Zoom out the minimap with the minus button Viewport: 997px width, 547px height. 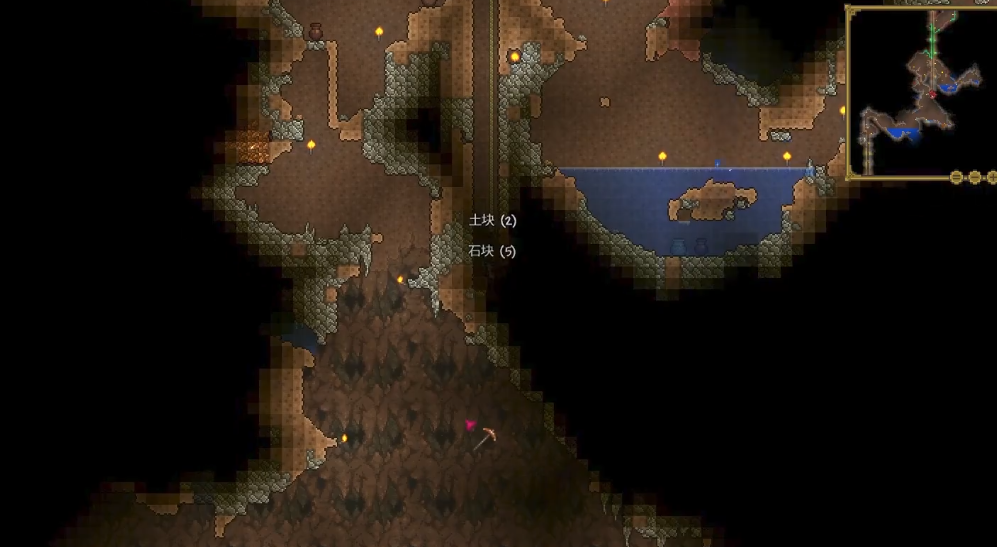pos(975,178)
